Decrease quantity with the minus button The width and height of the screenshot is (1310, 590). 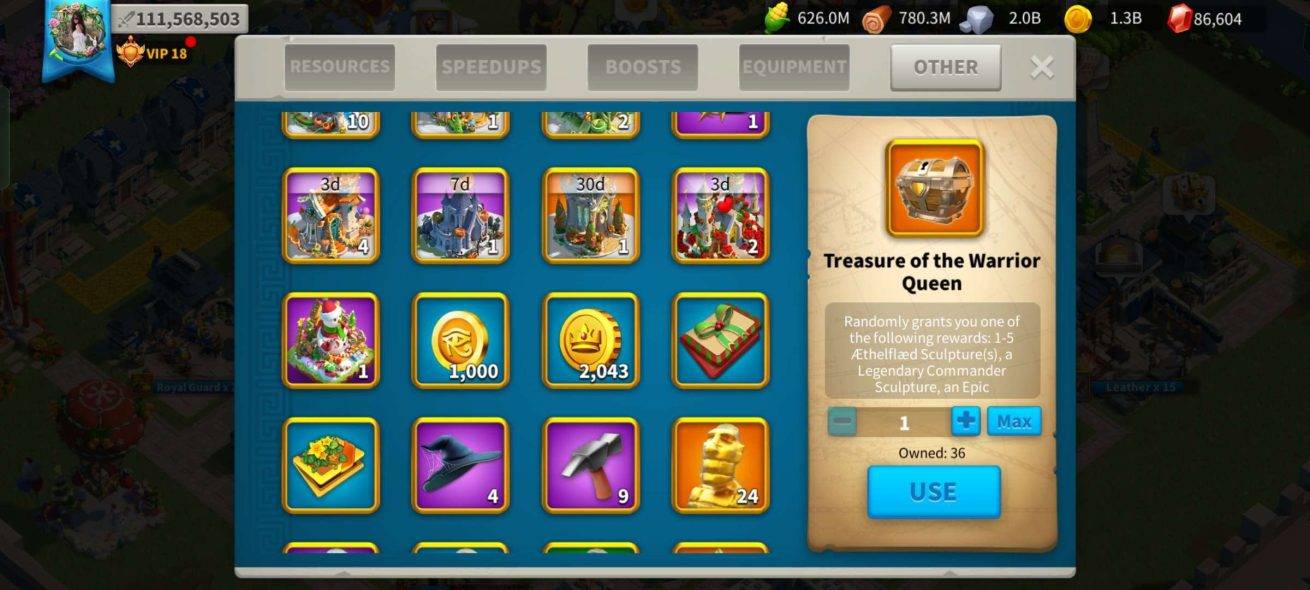(x=843, y=421)
